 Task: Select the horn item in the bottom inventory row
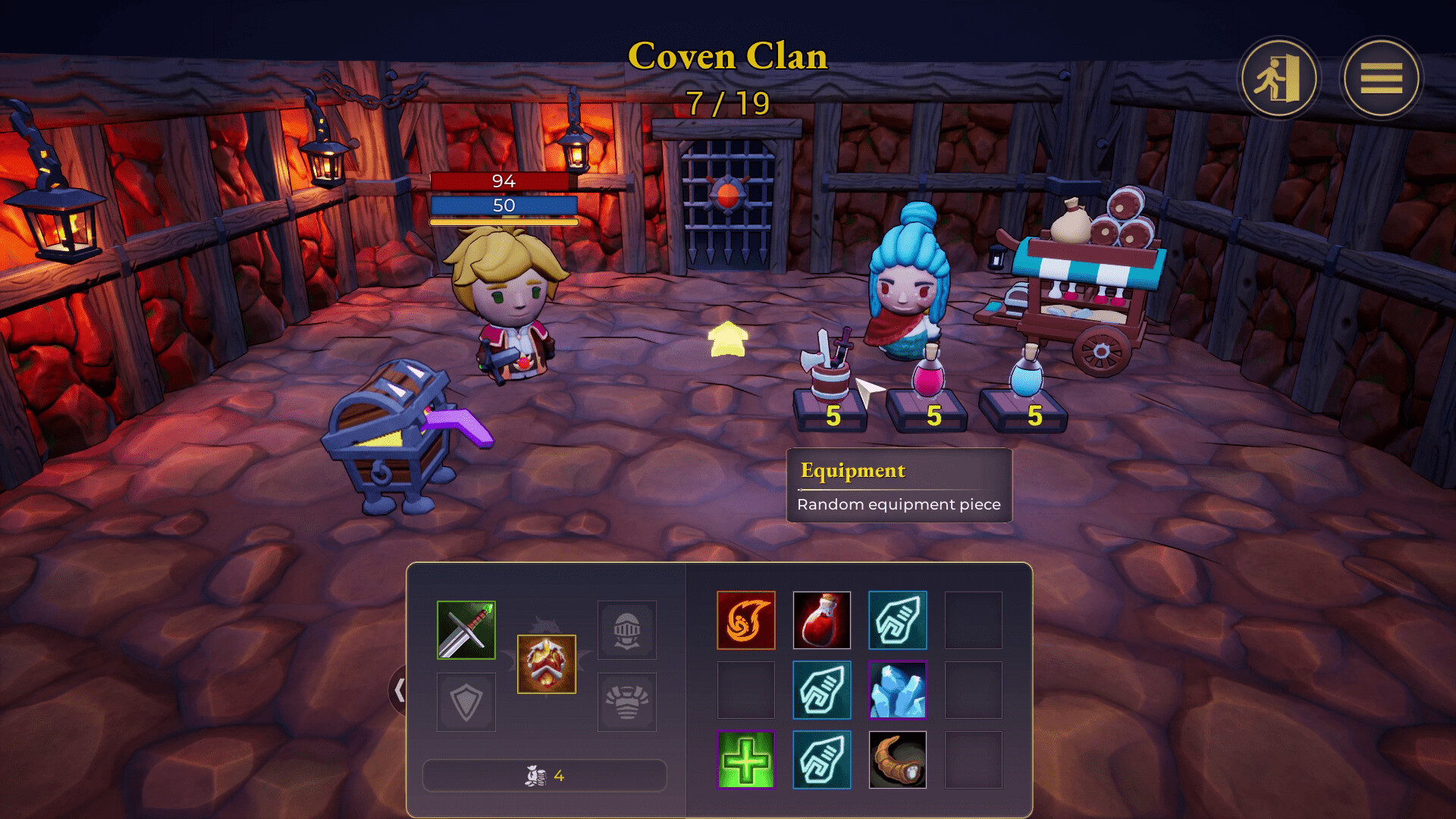[898, 759]
